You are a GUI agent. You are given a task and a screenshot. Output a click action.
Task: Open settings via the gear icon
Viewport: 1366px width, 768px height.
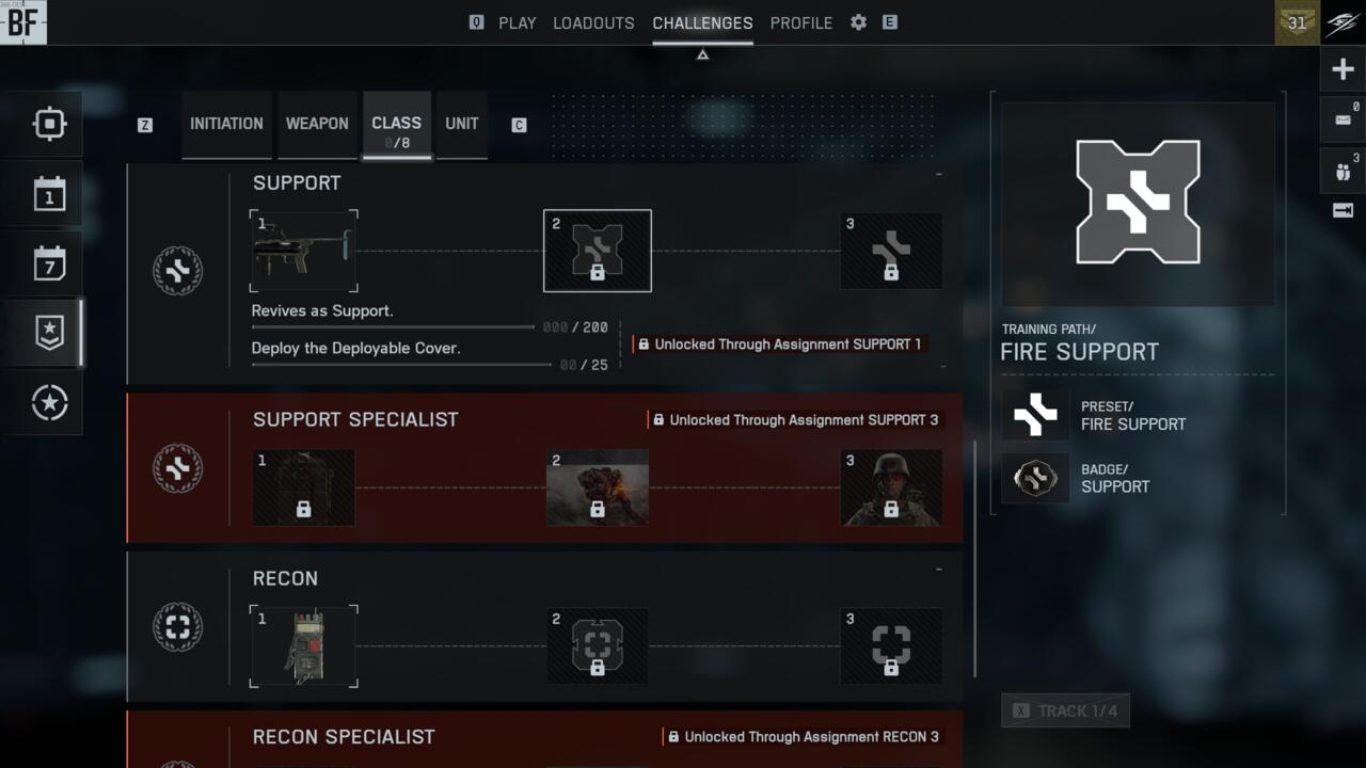858,23
